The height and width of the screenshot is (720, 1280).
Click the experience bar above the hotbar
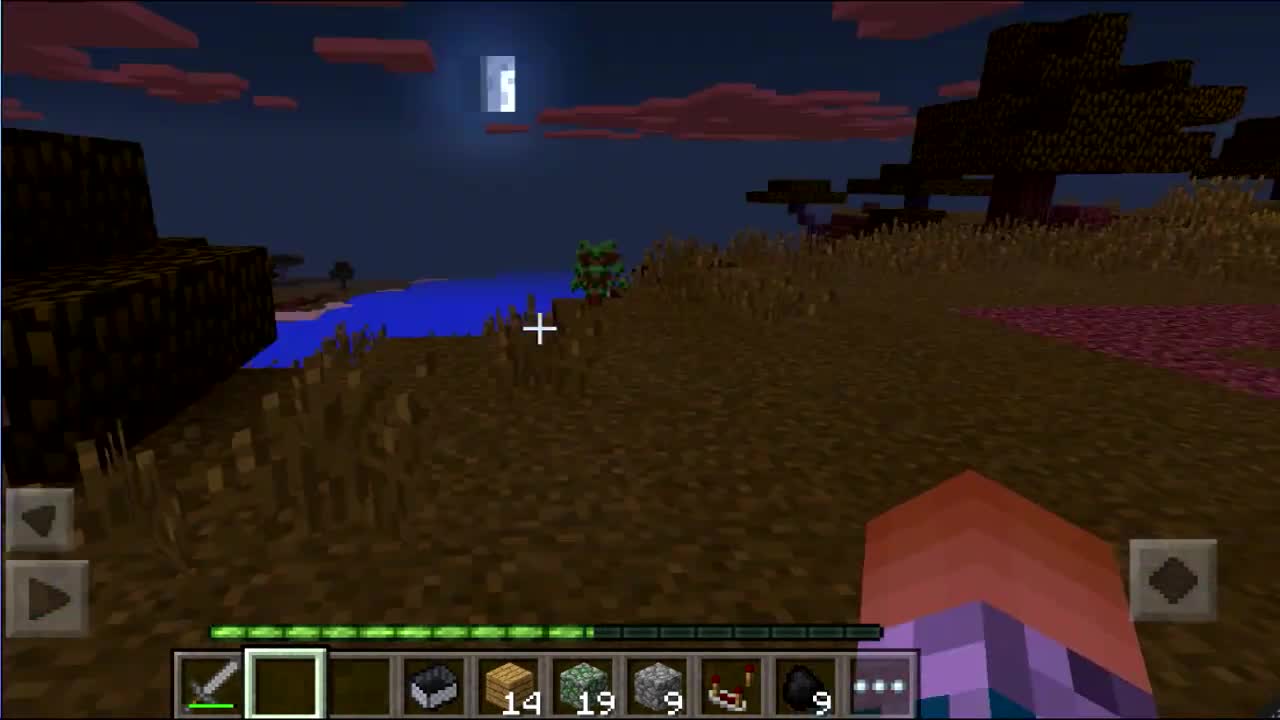click(x=545, y=632)
